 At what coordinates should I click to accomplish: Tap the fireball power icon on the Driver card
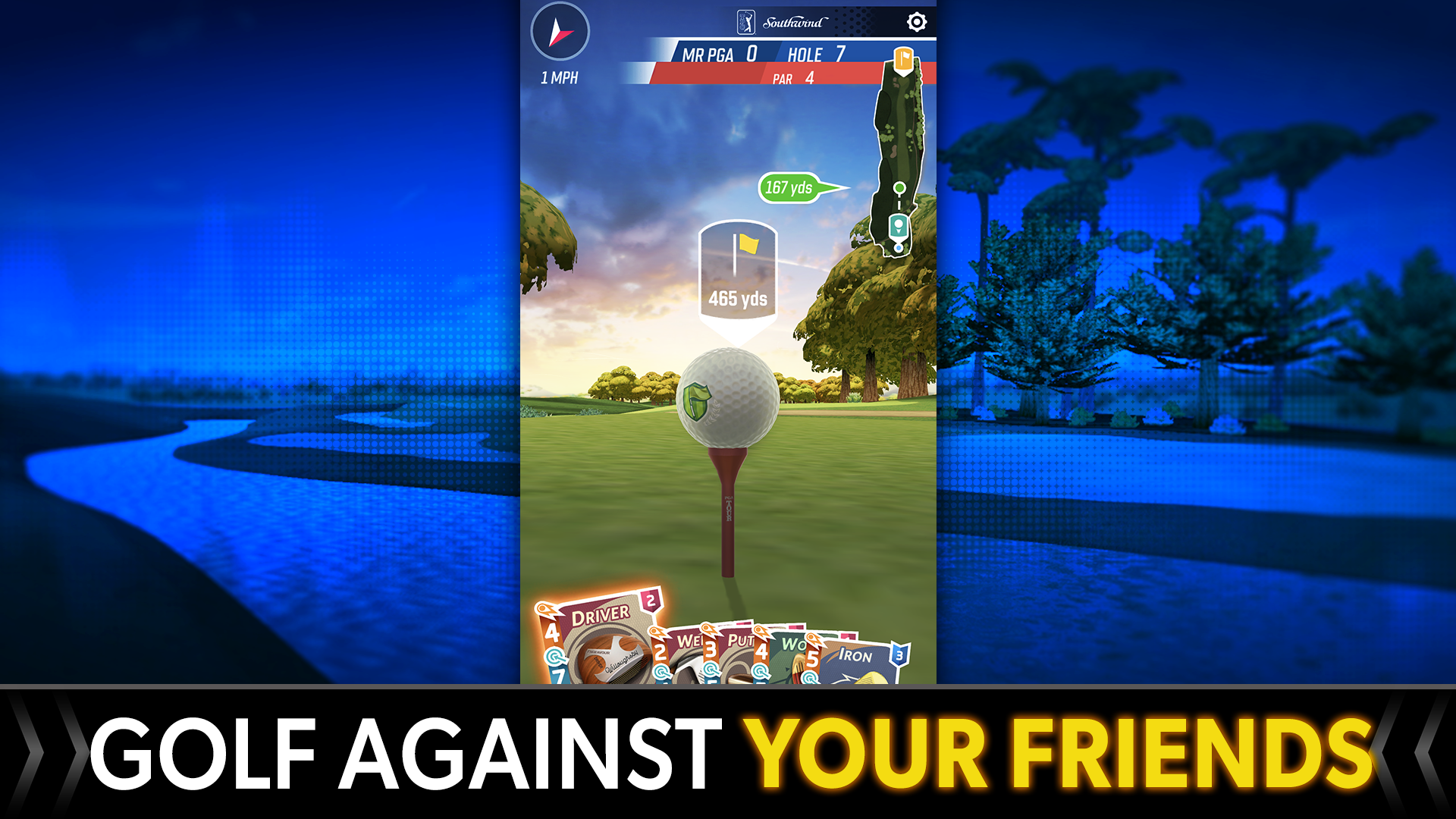pos(545,609)
